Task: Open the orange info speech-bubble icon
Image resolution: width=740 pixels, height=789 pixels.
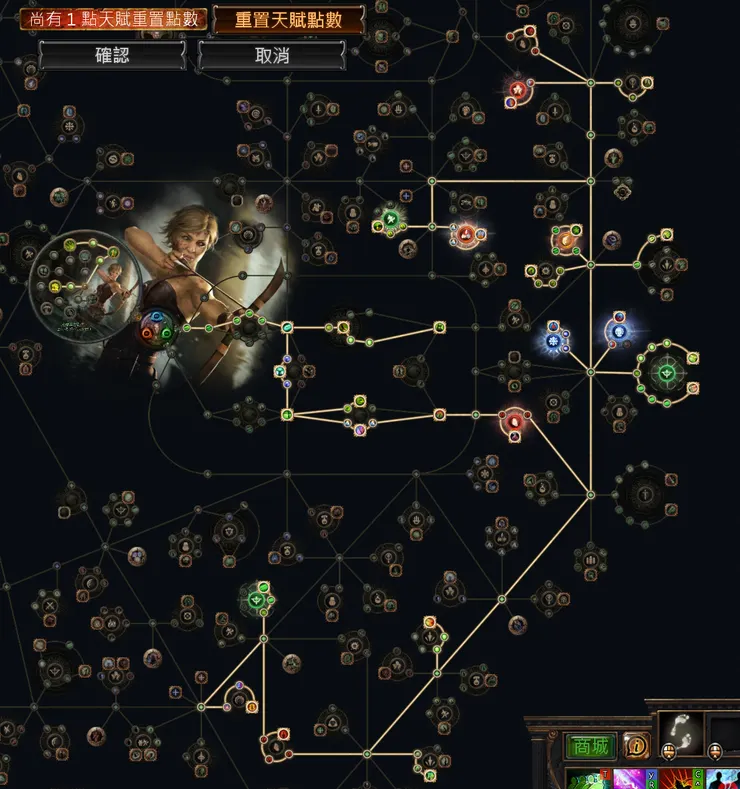Action: (636, 745)
